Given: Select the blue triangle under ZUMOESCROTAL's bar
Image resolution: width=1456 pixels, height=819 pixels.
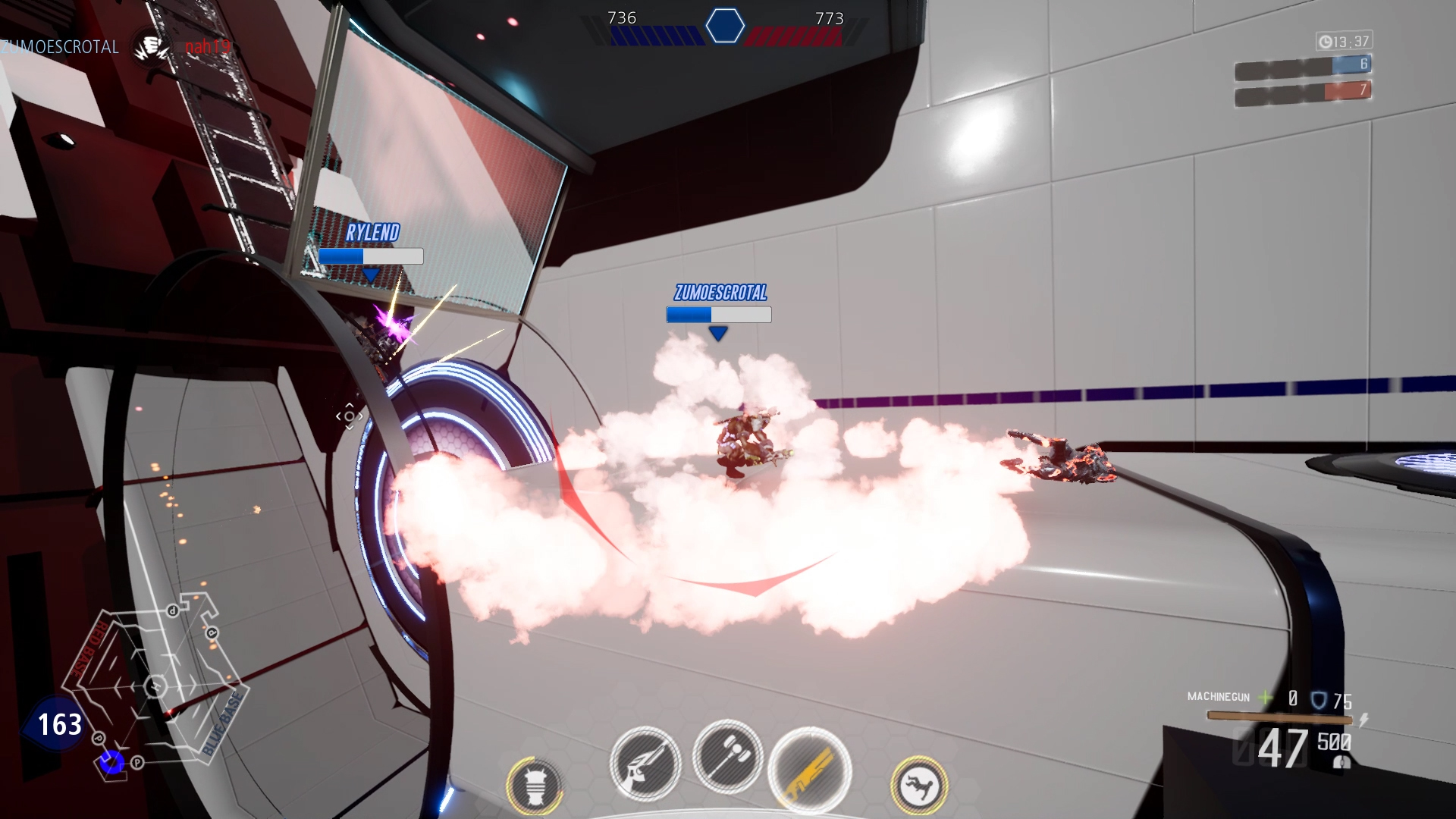Looking at the screenshot, I should 718,331.
